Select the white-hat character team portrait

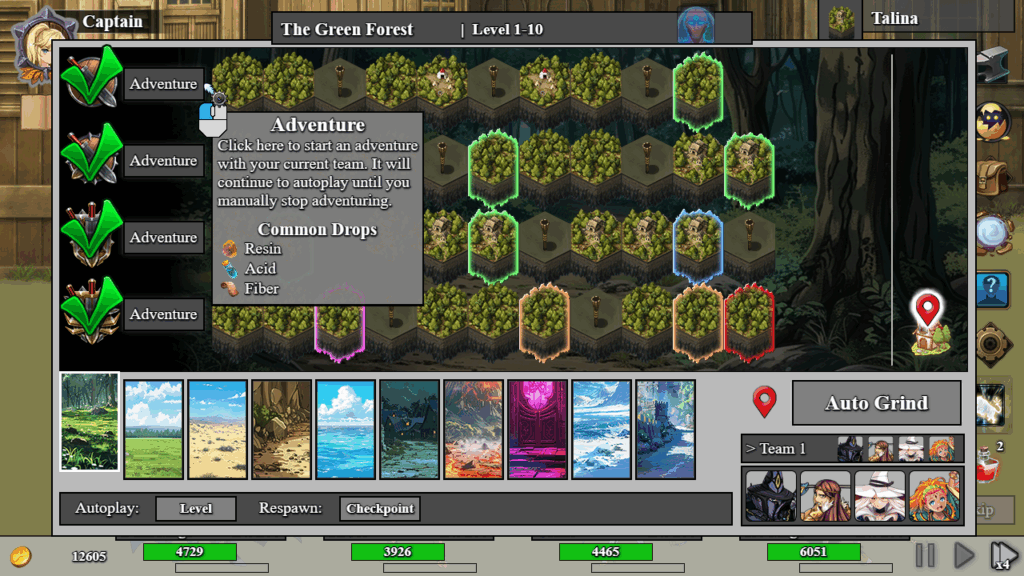click(880, 496)
